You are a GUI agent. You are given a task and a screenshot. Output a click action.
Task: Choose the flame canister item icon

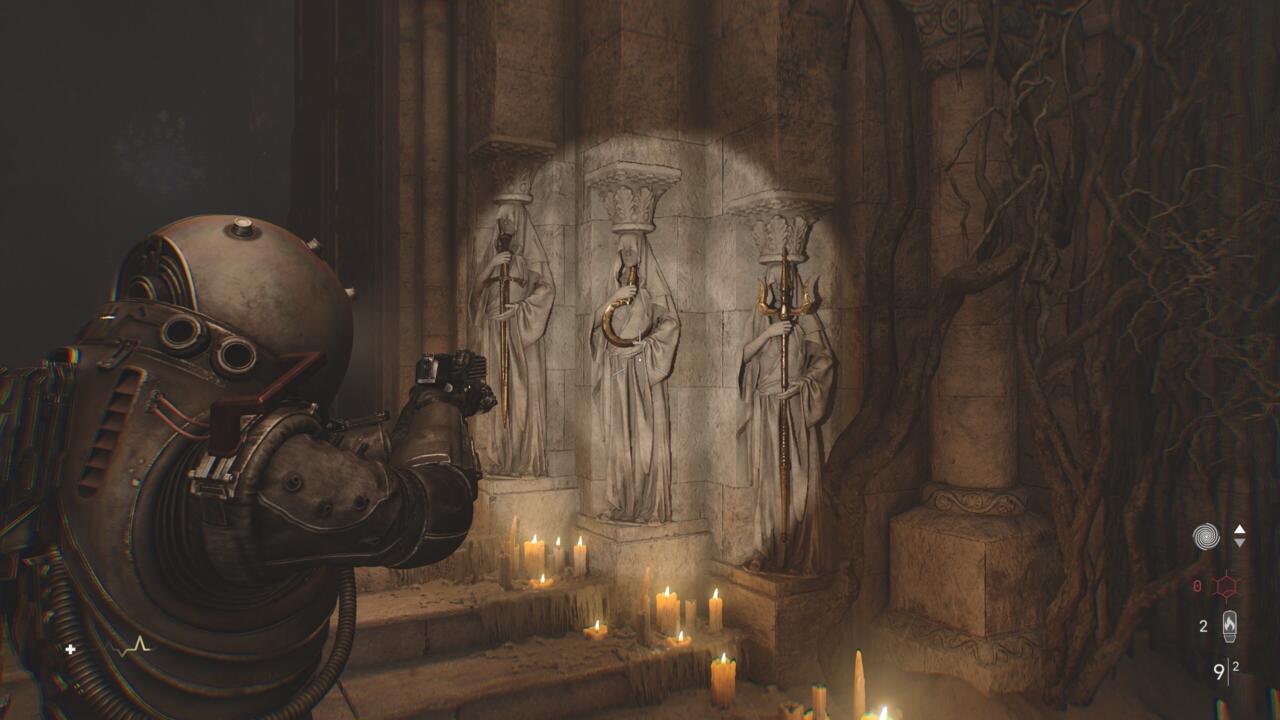(x=1229, y=627)
